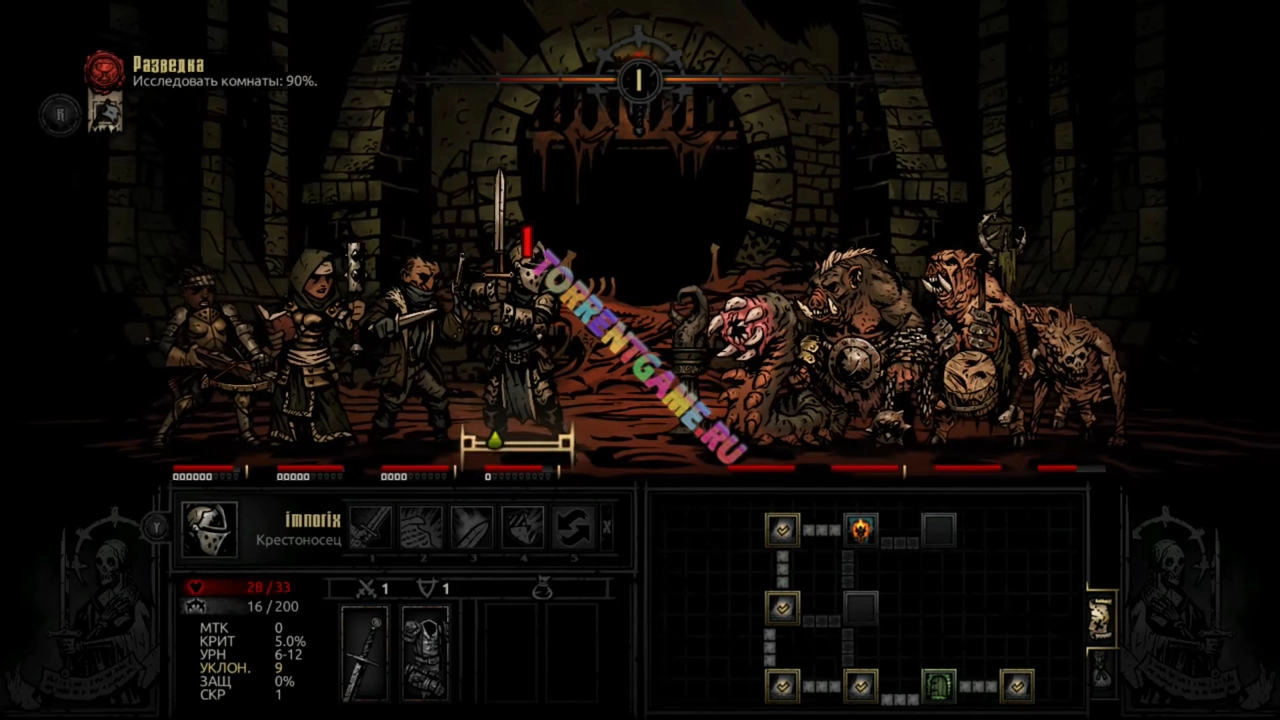Image resolution: width=1280 pixels, height=720 pixels.
Task: Open the map scroll tab
Action: coord(1101,620)
